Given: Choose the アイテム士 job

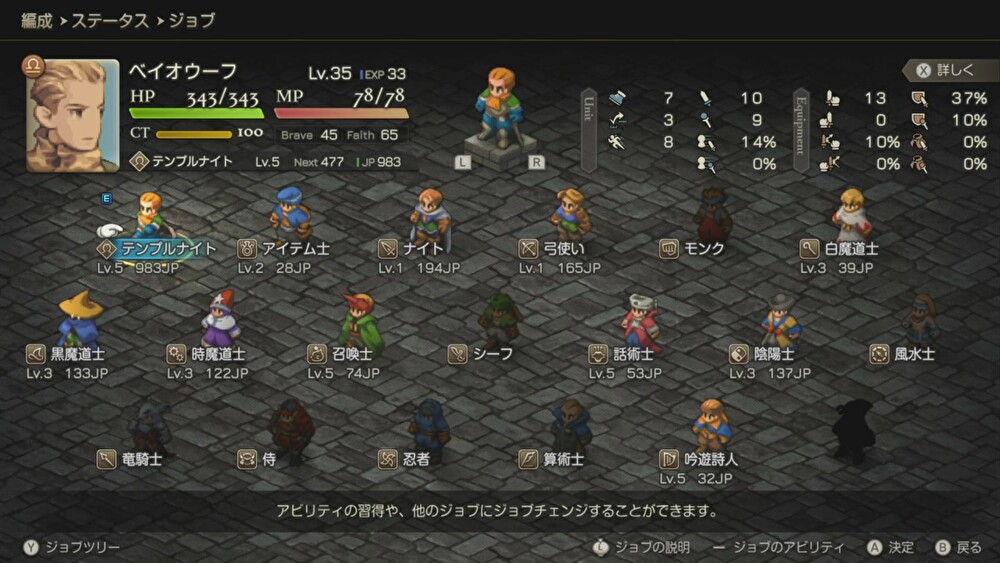Looking at the screenshot, I should pyautogui.click(x=285, y=248).
